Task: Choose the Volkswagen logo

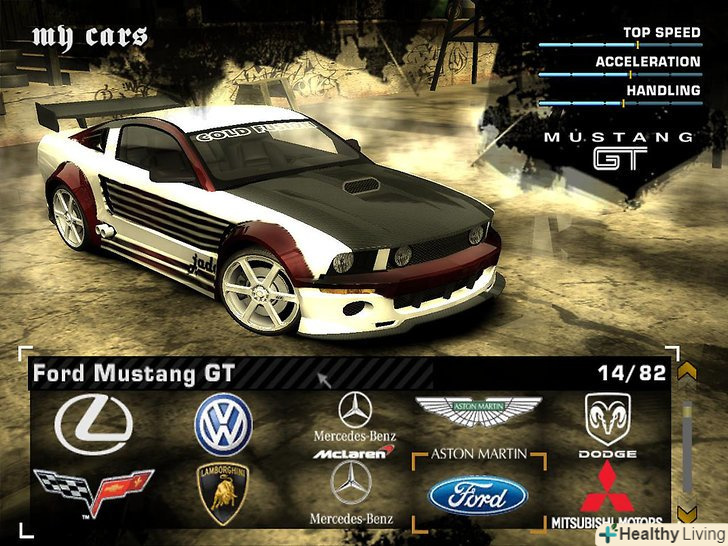Action: [x=223, y=424]
